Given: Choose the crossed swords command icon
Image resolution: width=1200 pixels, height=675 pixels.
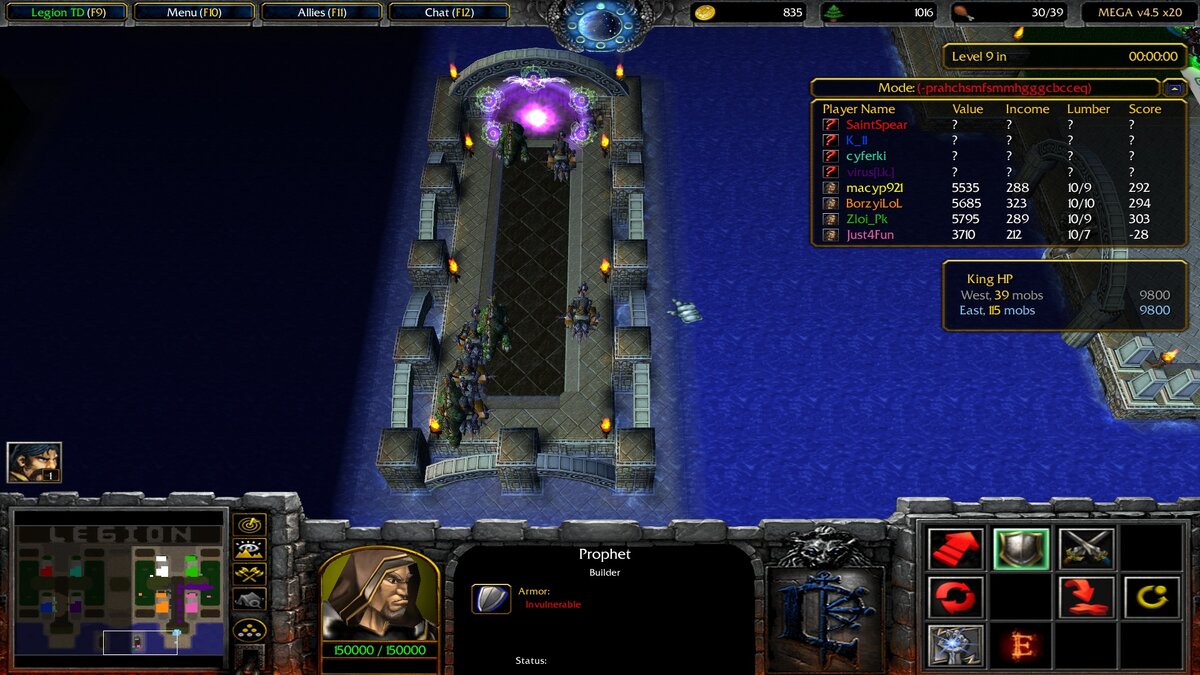Looking at the screenshot, I should click(x=1087, y=549).
